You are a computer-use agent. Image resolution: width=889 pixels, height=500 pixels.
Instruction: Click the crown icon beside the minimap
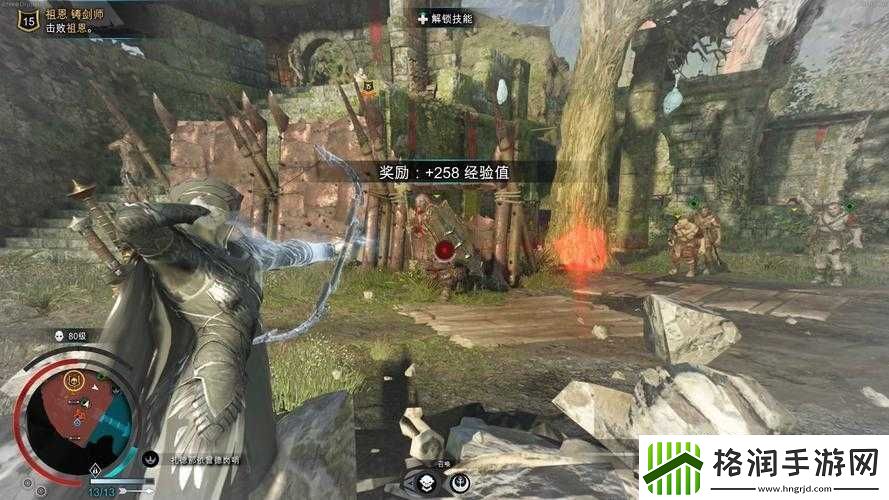click(151, 459)
